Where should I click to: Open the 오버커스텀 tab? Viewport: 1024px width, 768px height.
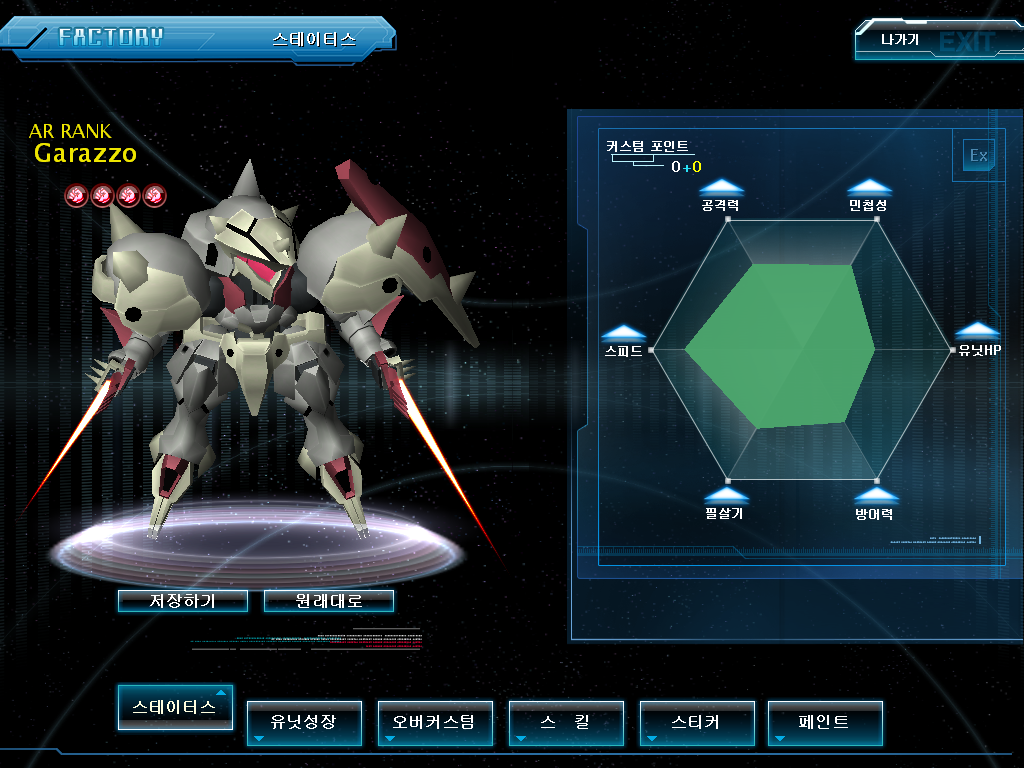click(x=435, y=722)
